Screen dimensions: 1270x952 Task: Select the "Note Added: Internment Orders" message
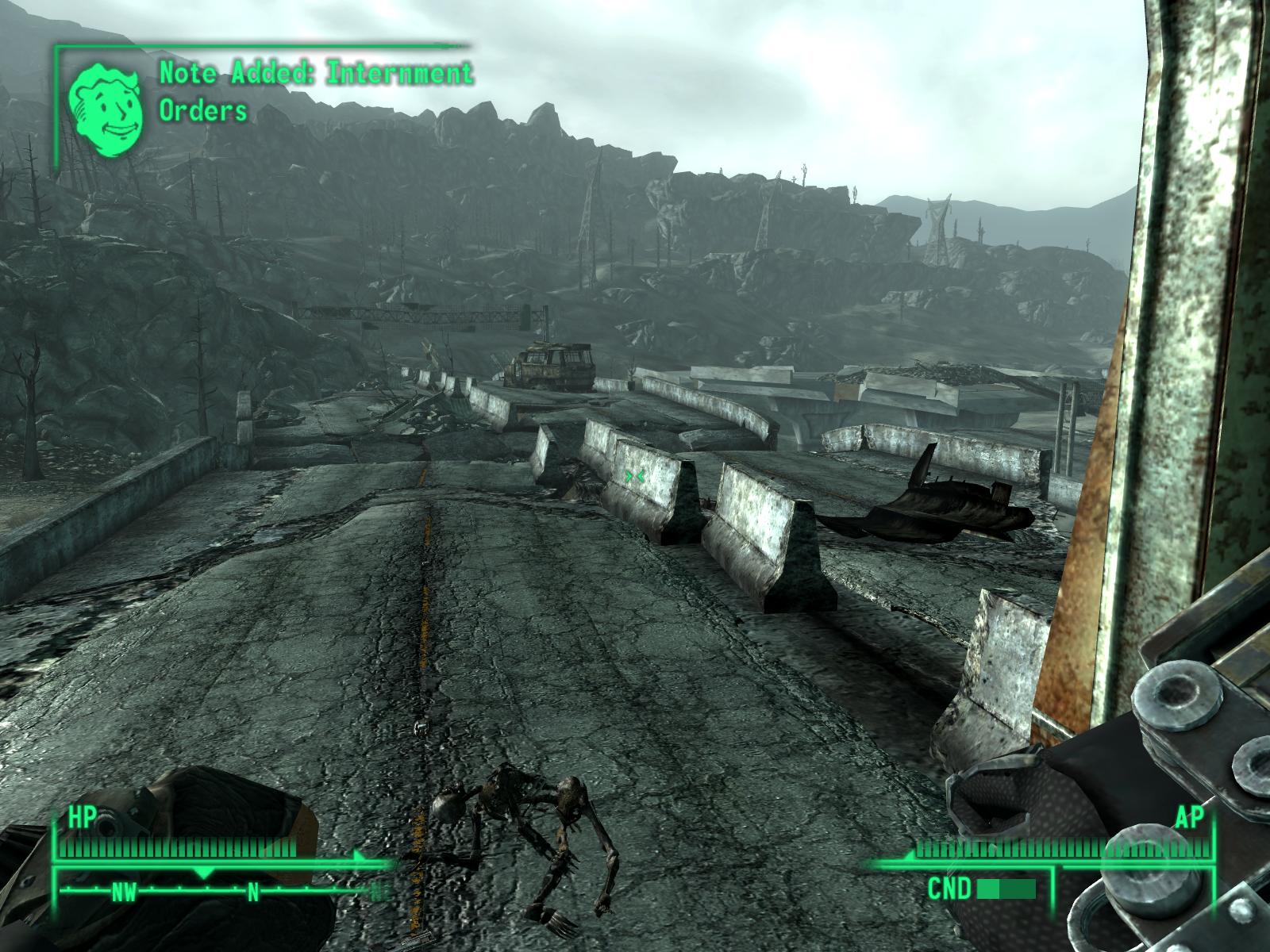(315, 91)
